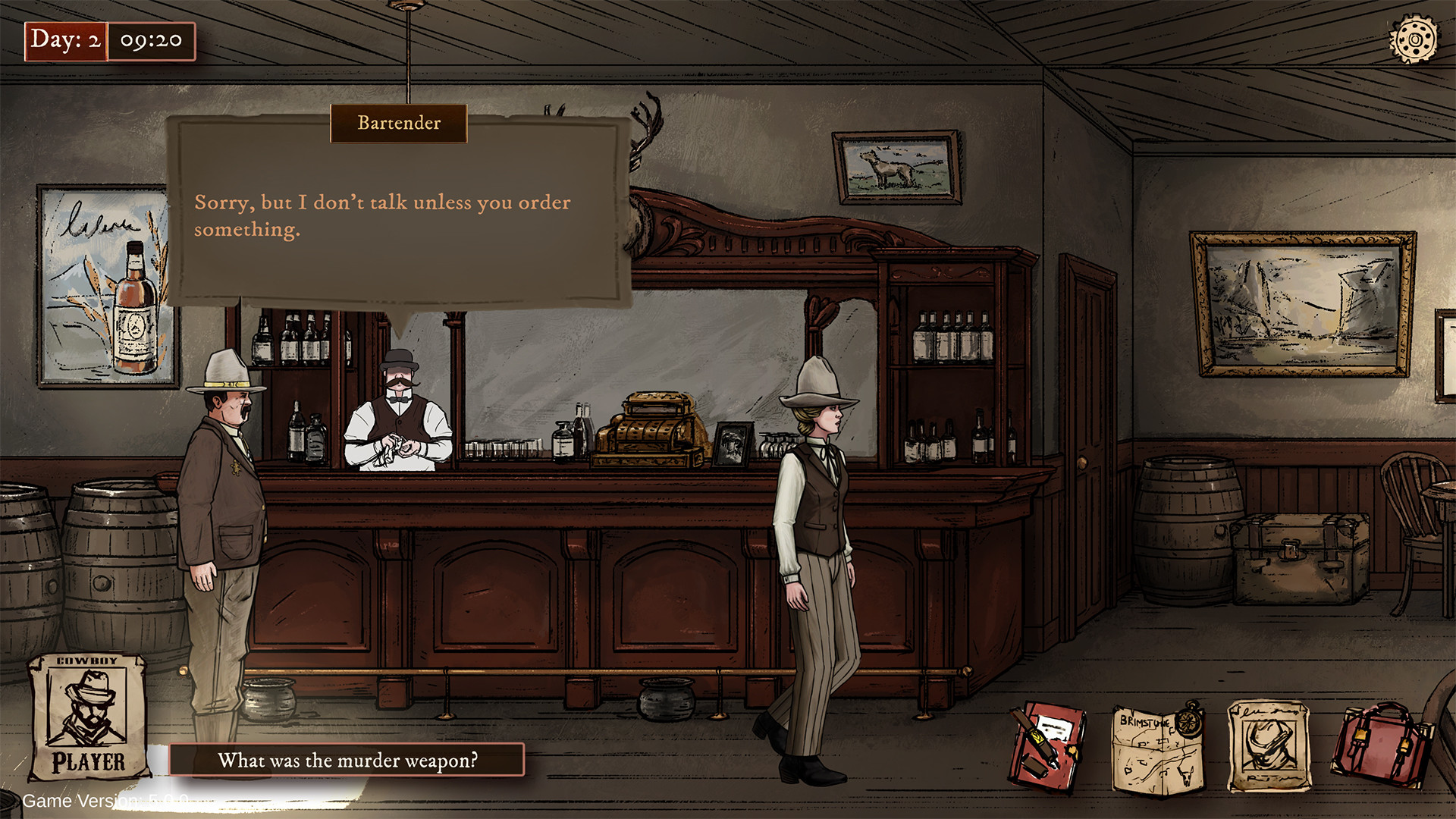Screen dimensions: 1456x819
Task: Open the red travel bag inventory
Action: [x=1379, y=747]
